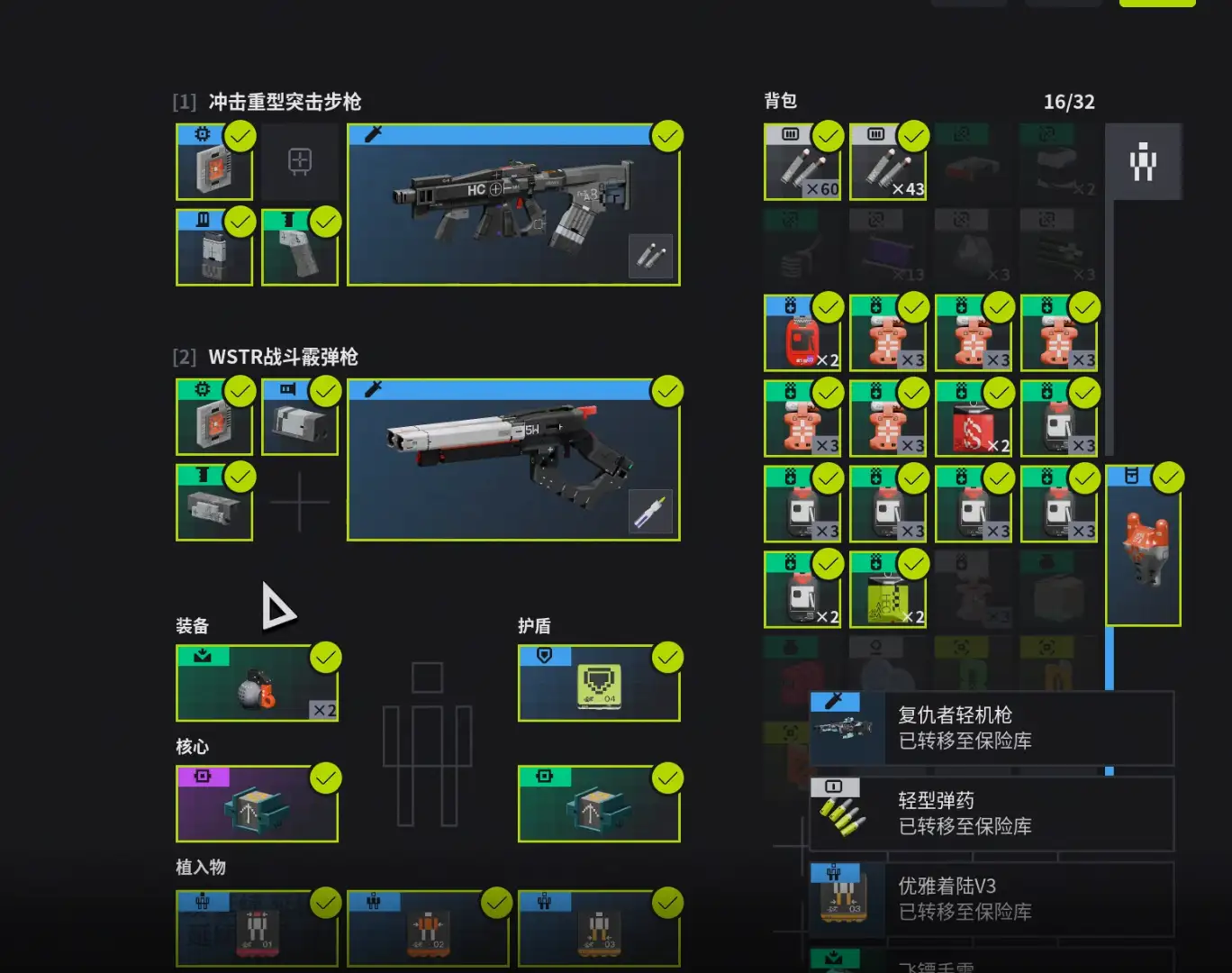
Task: Click the 复仇者轻机枪 transfer notification
Action: tap(992, 728)
